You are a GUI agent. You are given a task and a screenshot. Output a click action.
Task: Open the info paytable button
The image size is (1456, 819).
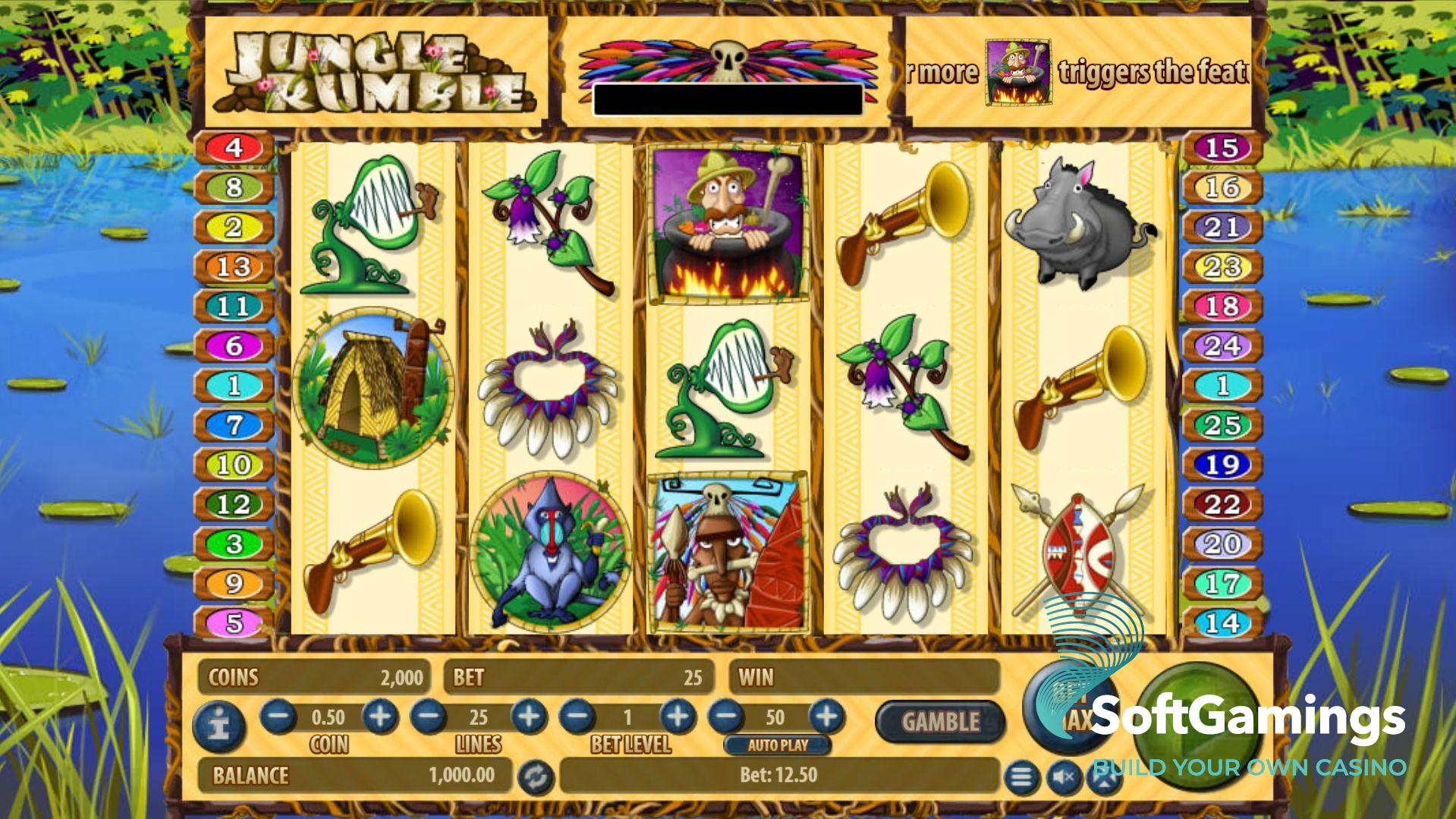pyautogui.click(x=219, y=726)
